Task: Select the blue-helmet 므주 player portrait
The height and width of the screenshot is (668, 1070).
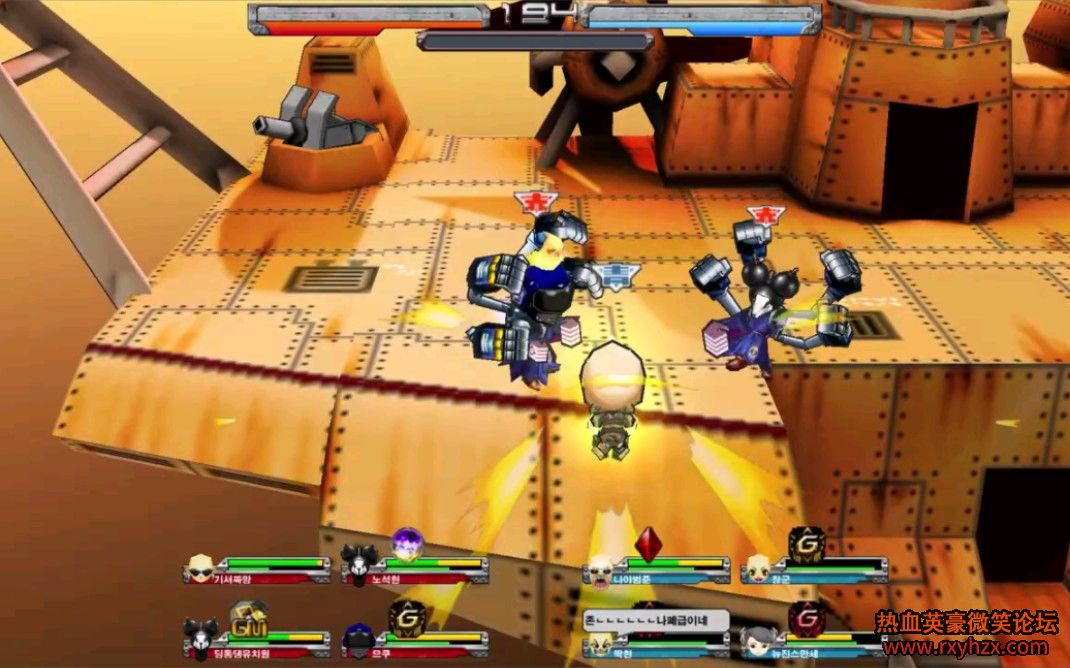Action: tap(357, 635)
